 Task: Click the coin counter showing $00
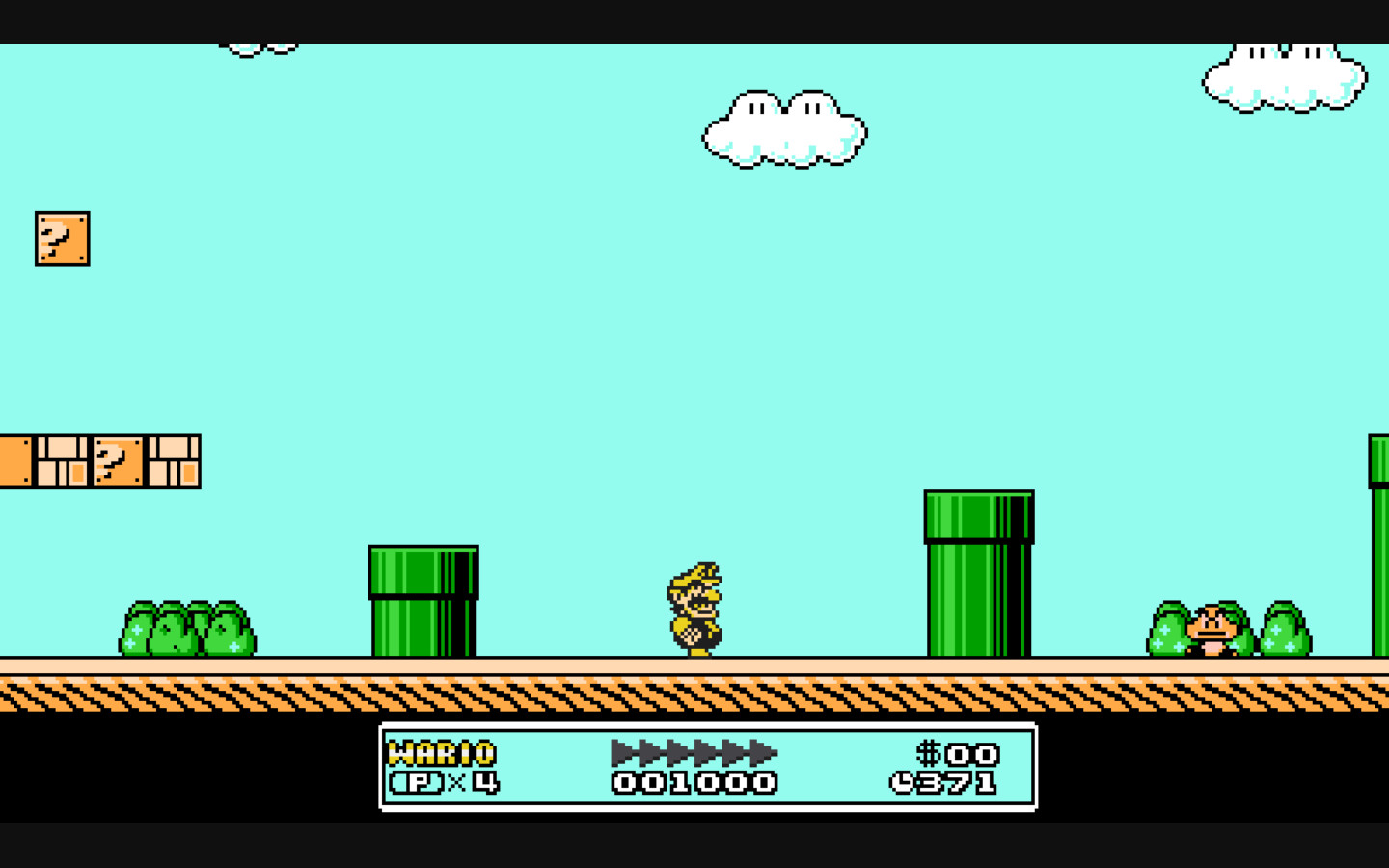pyautogui.click(x=960, y=754)
